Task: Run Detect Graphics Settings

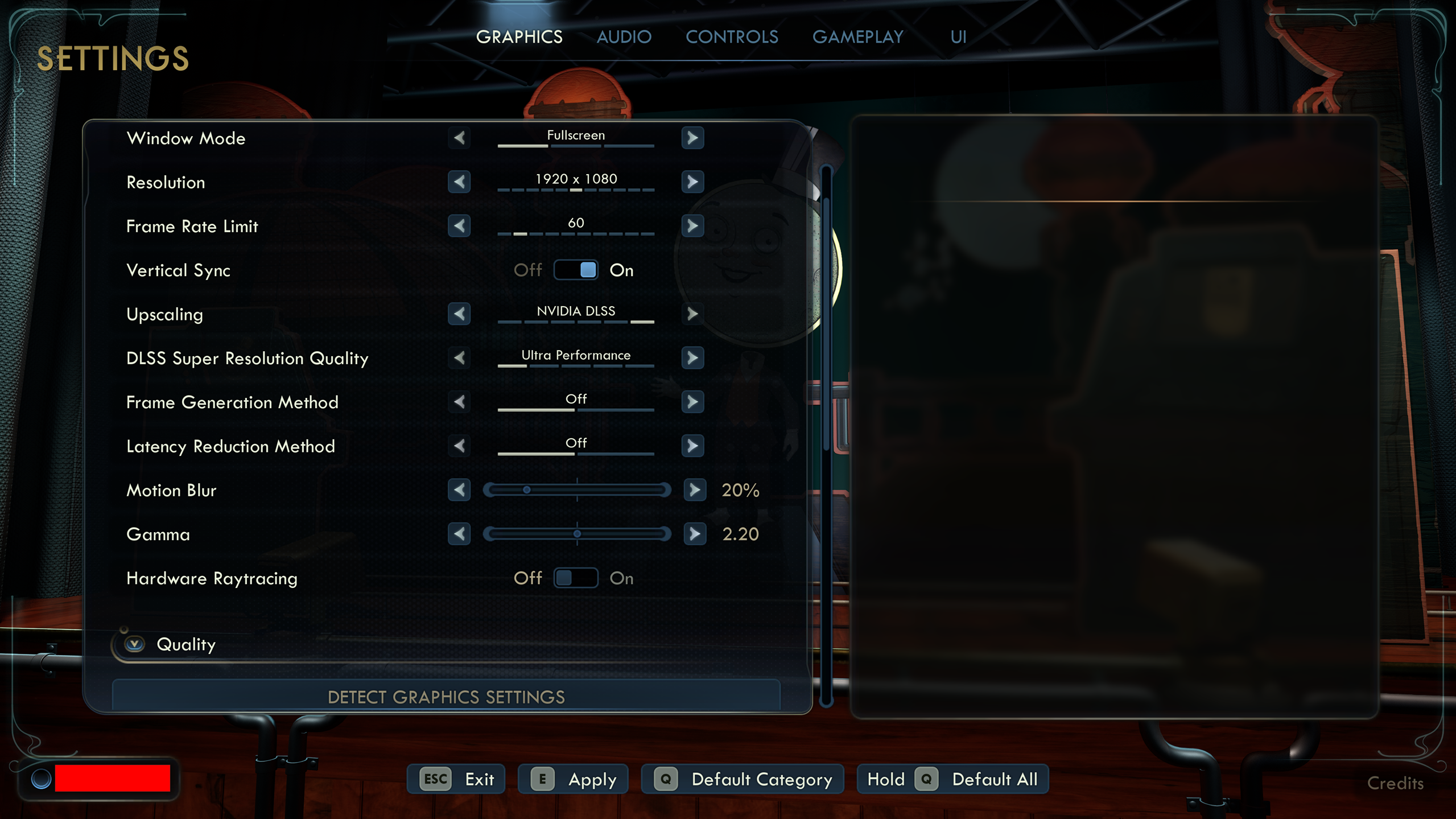Action: point(446,697)
